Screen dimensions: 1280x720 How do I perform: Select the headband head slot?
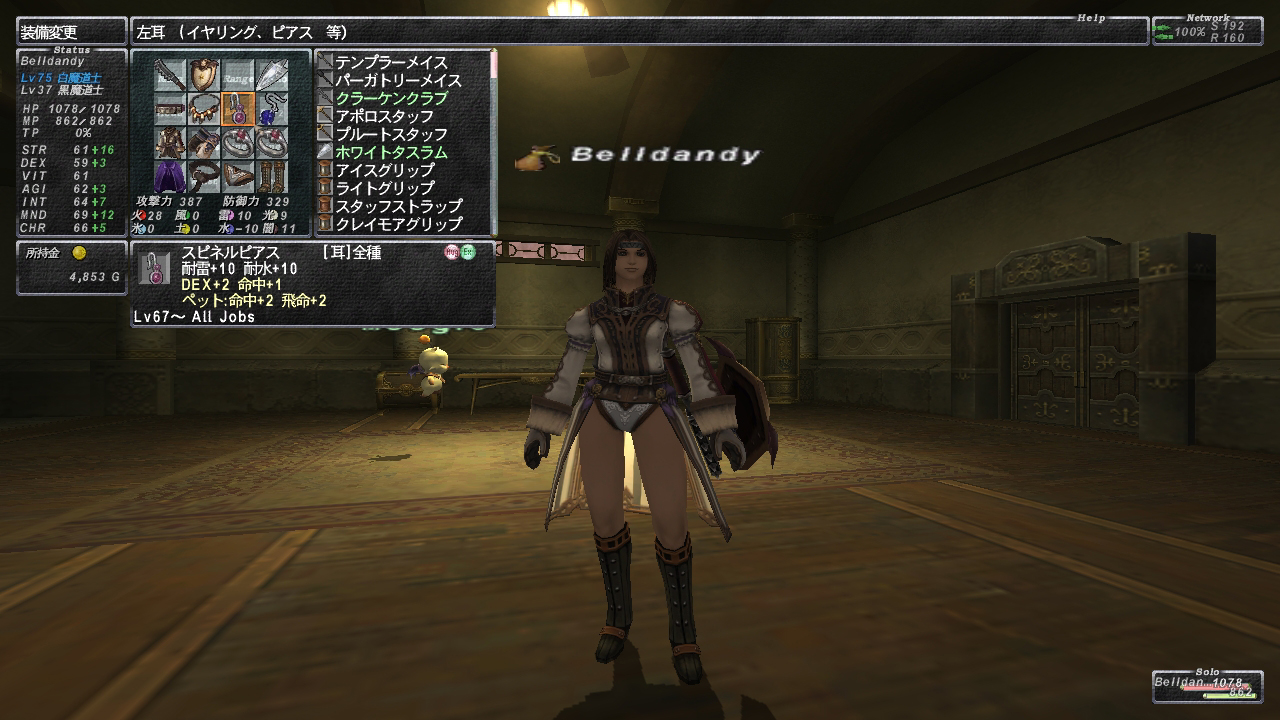pyautogui.click(x=171, y=107)
